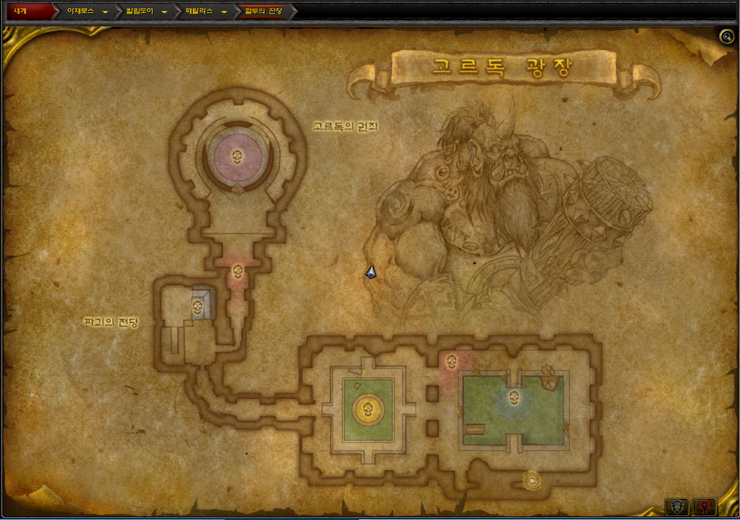Toggle the red Horde emblem button
The height and width of the screenshot is (520, 740).
(706, 507)
